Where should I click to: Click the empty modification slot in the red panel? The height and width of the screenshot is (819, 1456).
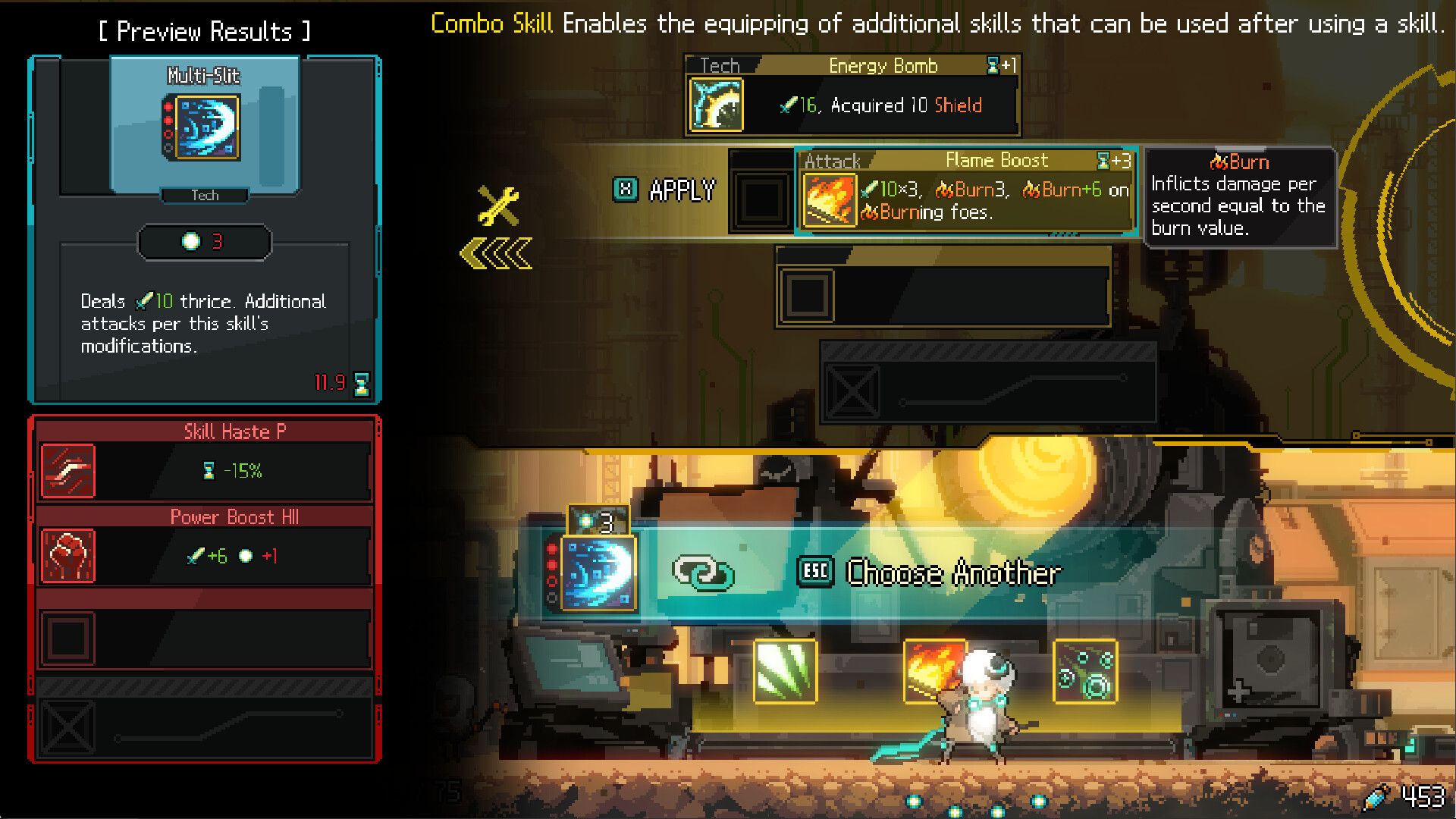tap(69, 639)
